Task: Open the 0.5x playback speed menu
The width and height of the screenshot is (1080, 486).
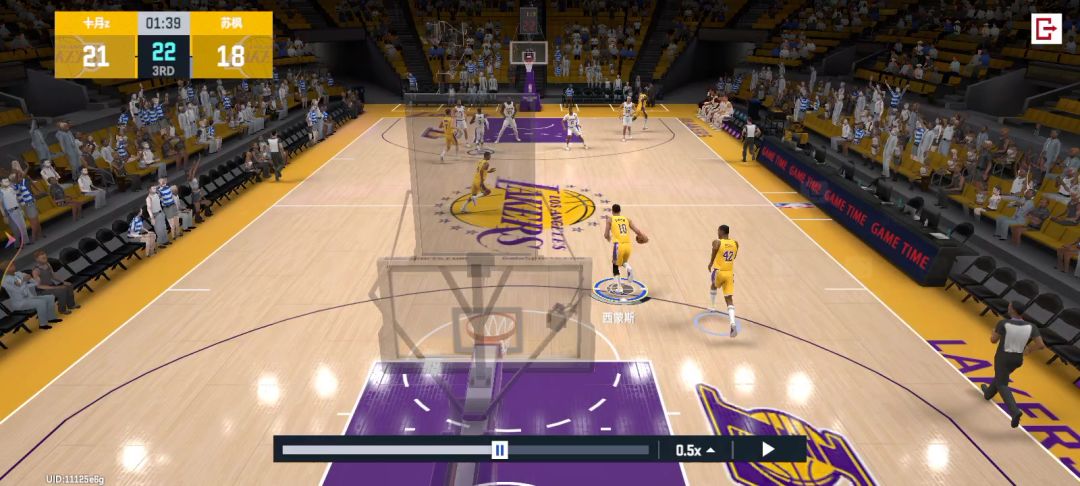Action: pyautogui.click(x=695, y=450)
